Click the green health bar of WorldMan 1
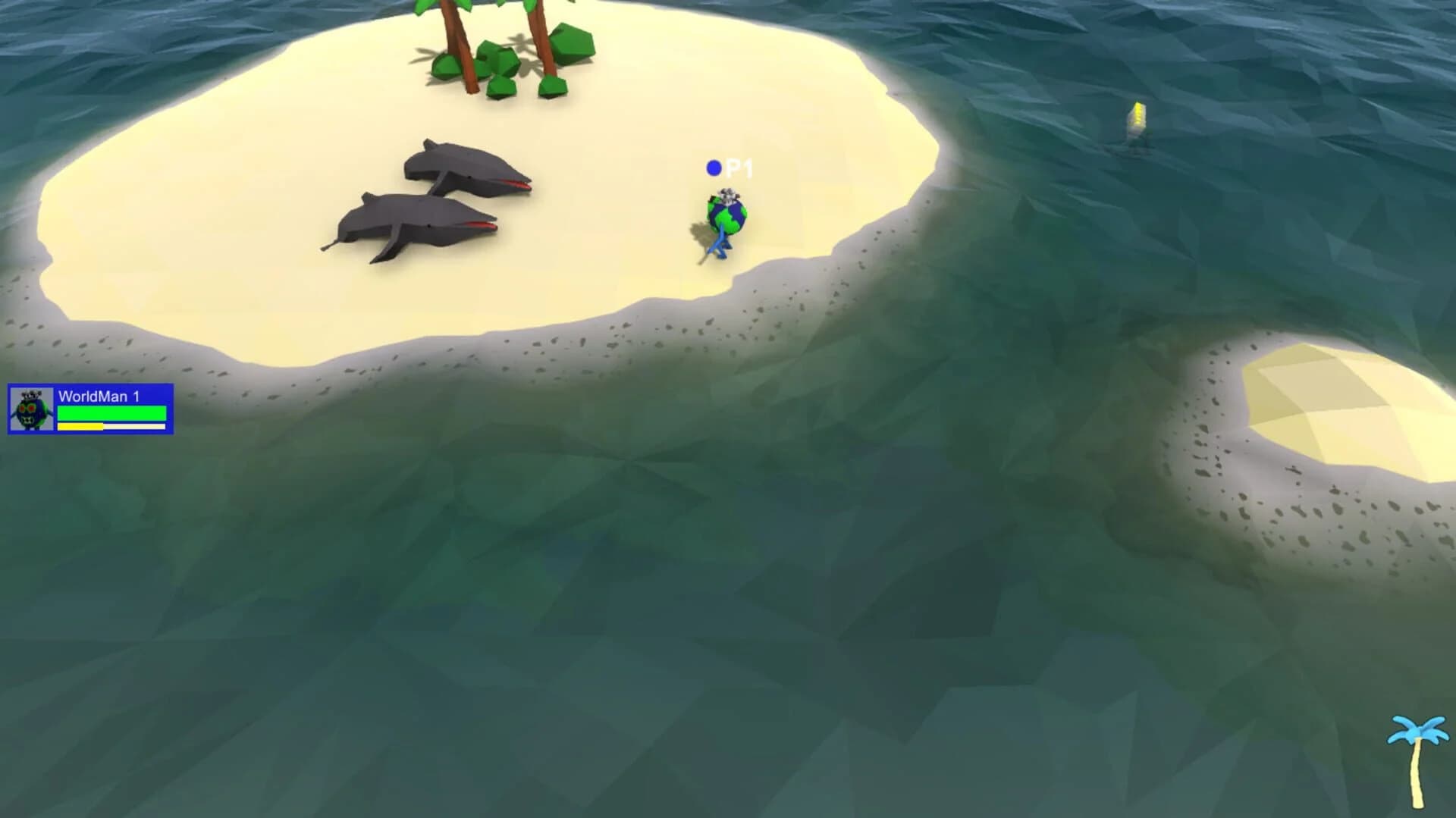Viewport: 1456px width, 818px height. 110,413
